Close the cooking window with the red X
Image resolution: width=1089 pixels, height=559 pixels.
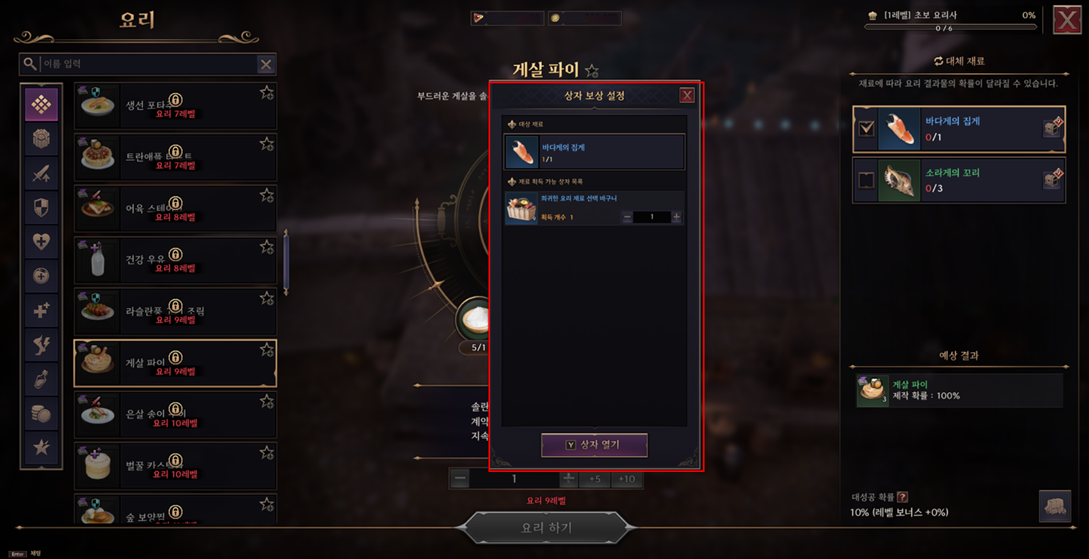pyautogui.click(x=1066, y=20)
